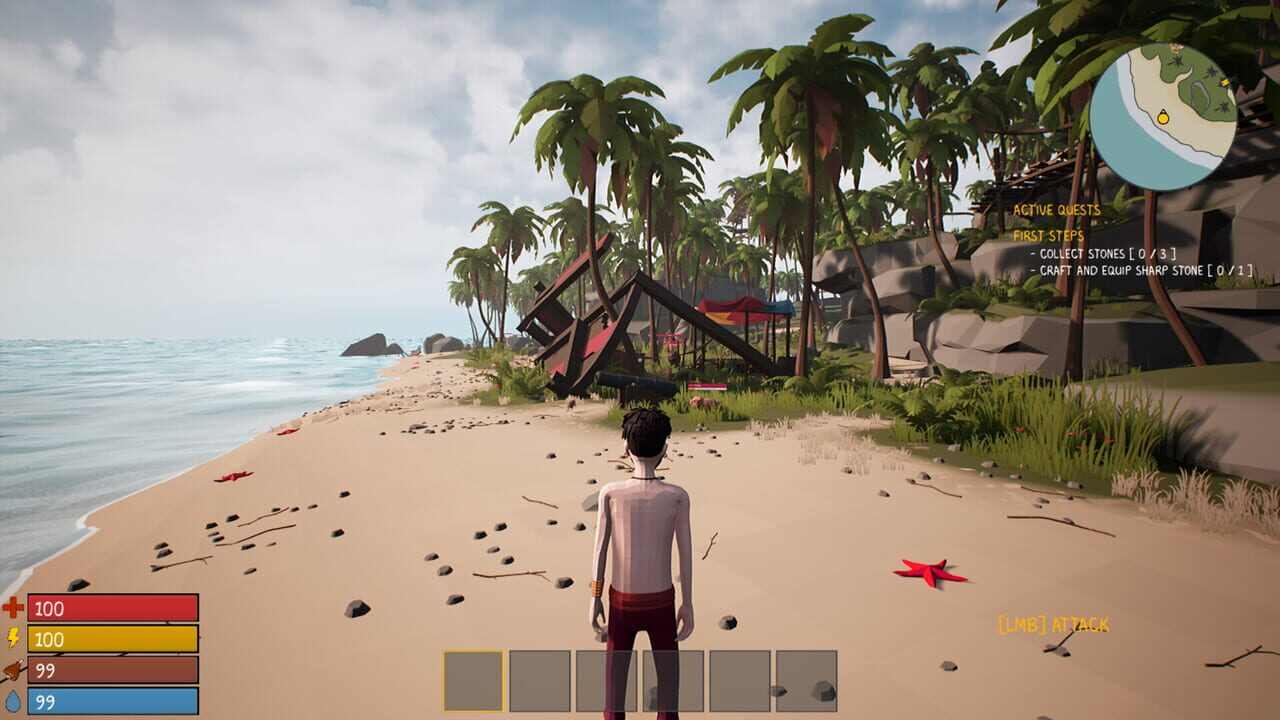
Task: Click the yellow player marker on the minimap
Action: [1163, 118]
